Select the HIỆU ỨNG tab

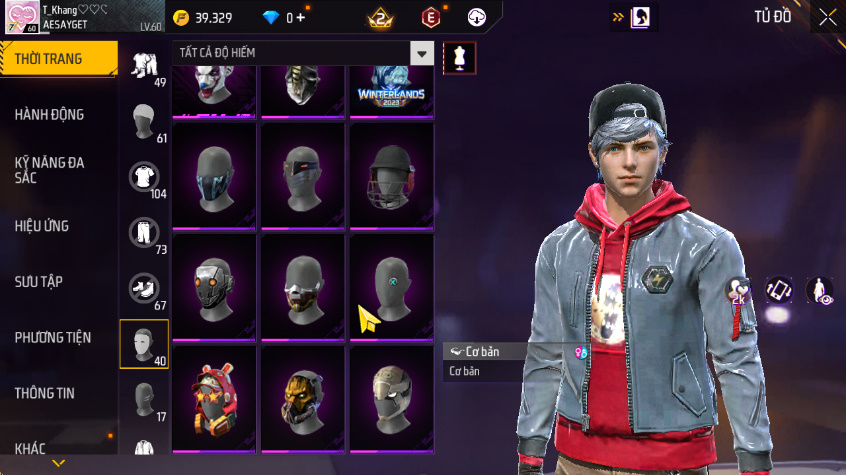click(x=42, y=226)
